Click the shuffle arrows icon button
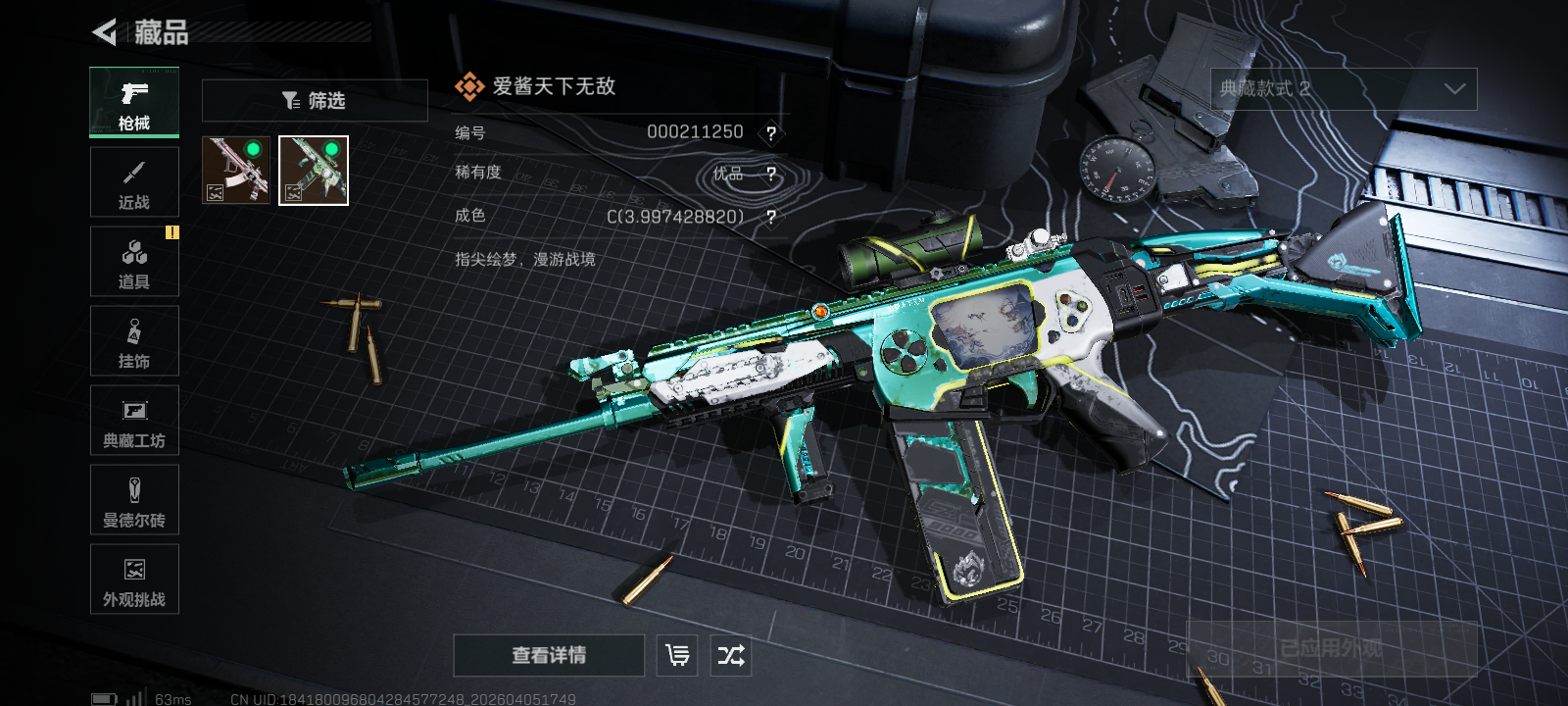The width and height of the screenshot is (1568, 706). [731, 655]
